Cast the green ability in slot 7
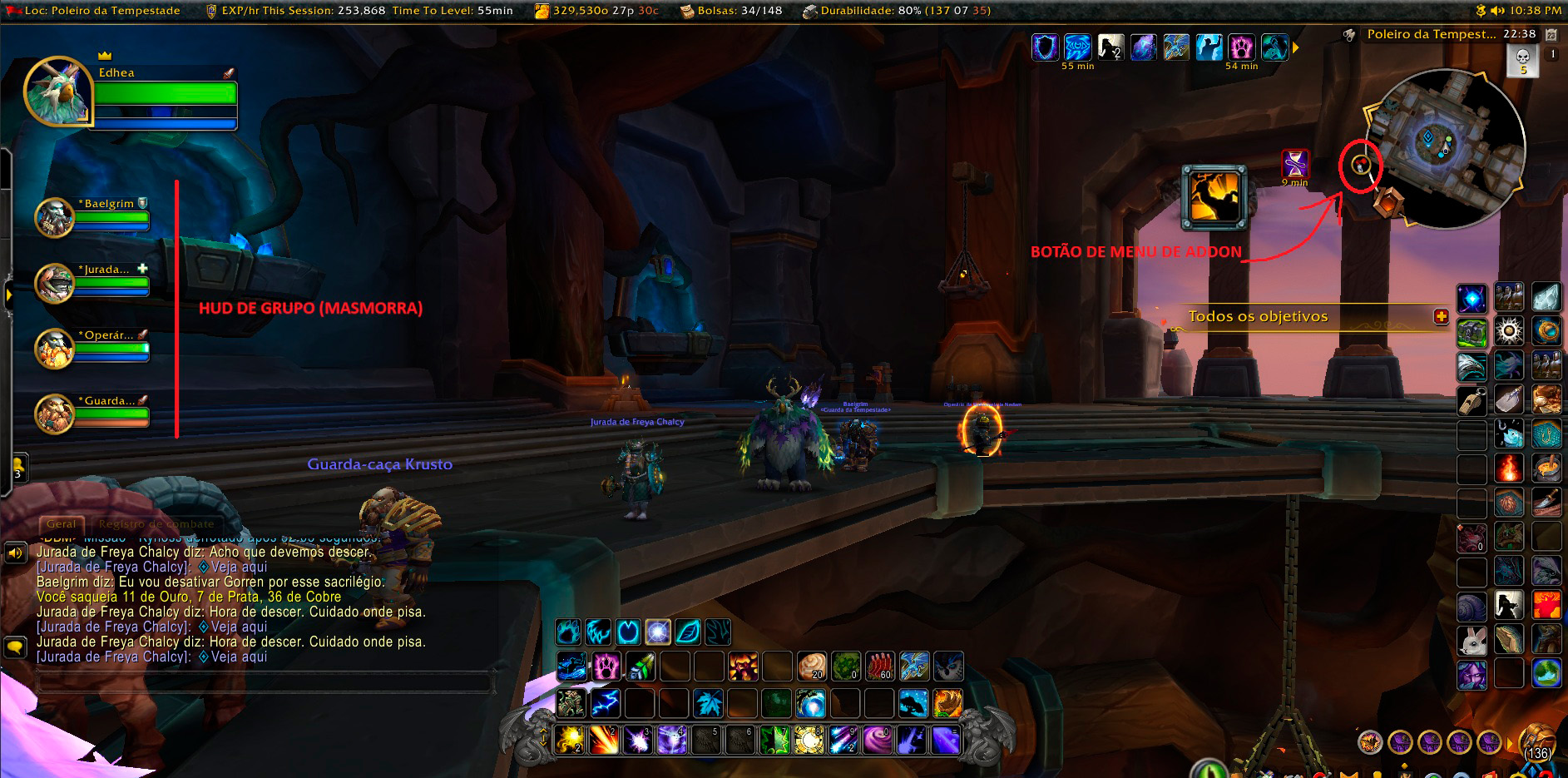 tap(774, 739)
